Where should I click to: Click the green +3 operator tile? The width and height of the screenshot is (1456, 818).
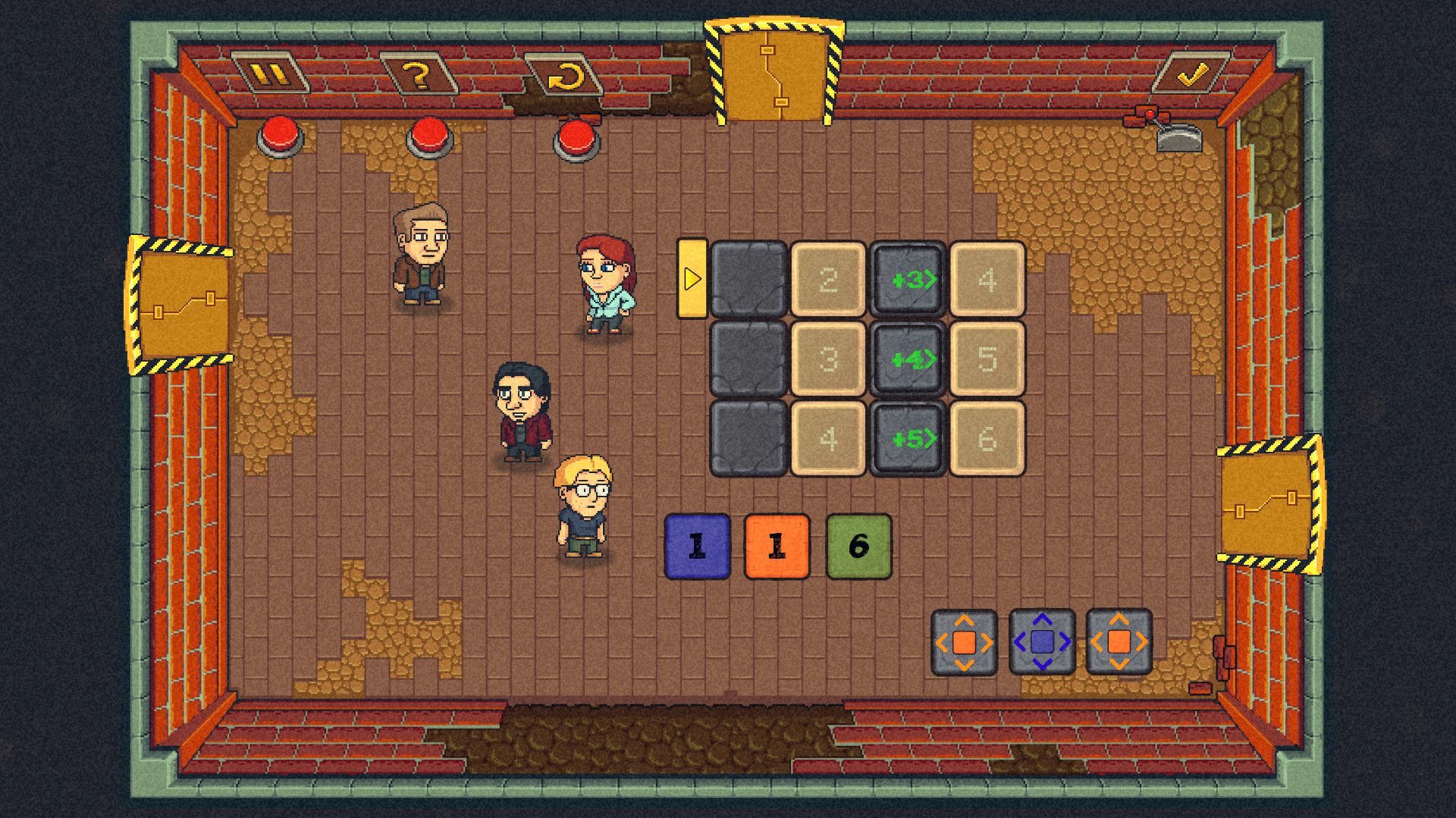pos(908,280)
